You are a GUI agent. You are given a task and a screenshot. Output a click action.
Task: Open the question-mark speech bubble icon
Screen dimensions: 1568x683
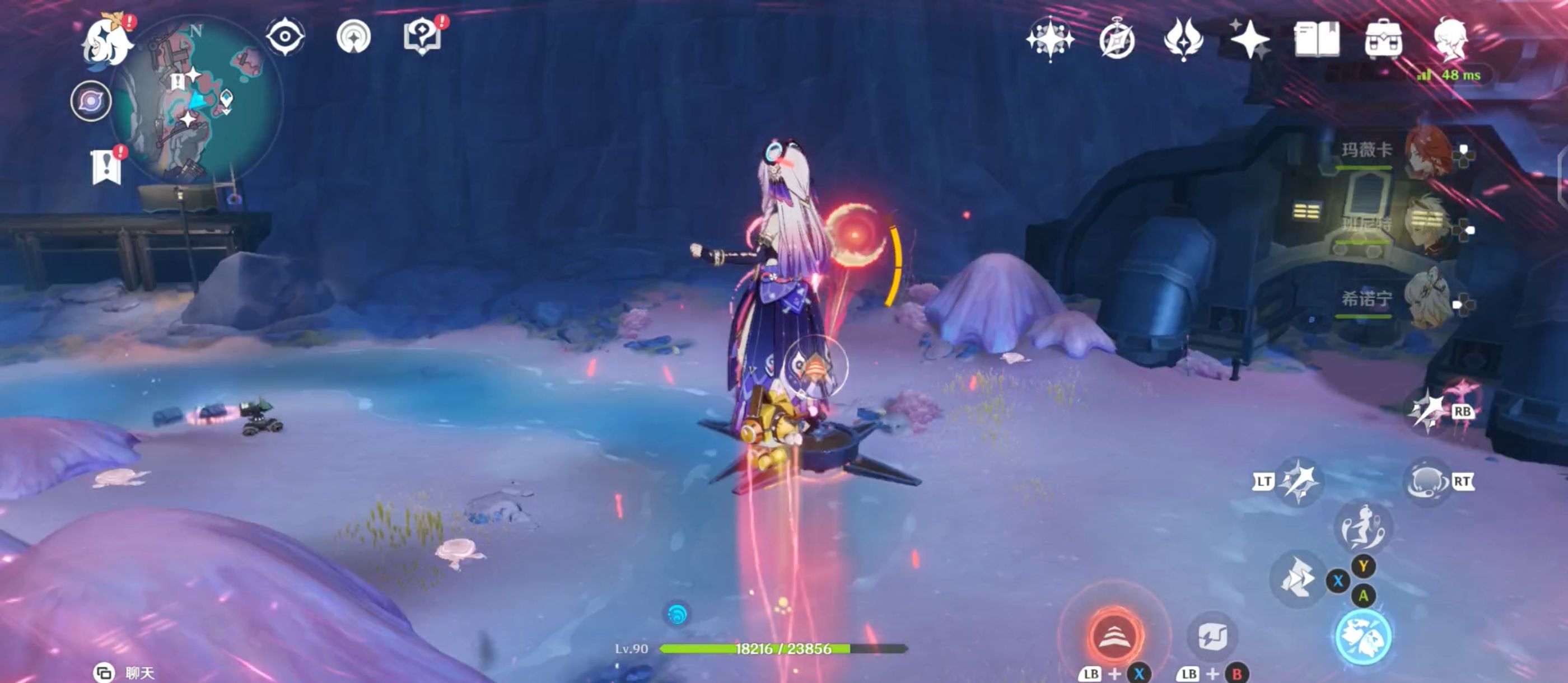(422, 36)
